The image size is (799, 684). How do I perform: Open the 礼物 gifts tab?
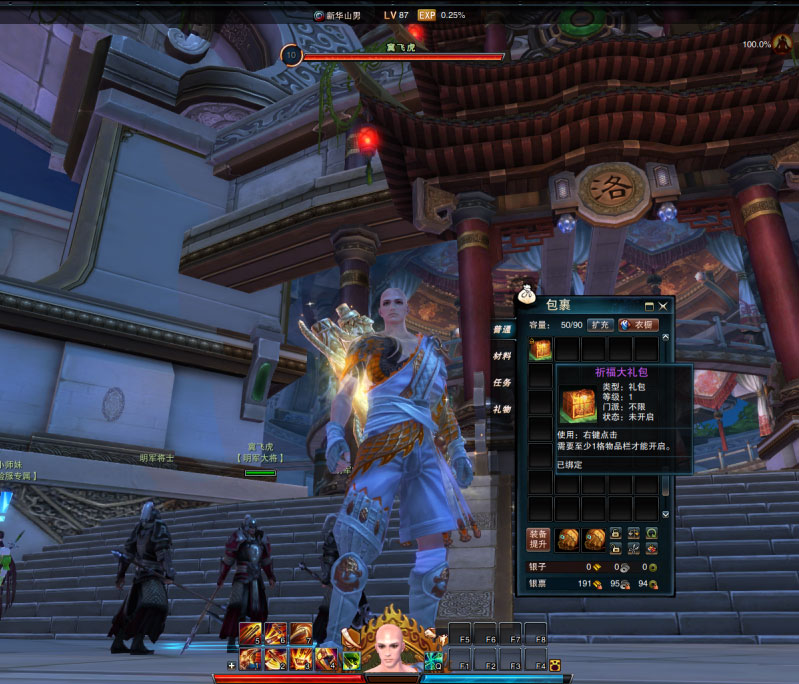pyautogui.click(x=502, y=410)
